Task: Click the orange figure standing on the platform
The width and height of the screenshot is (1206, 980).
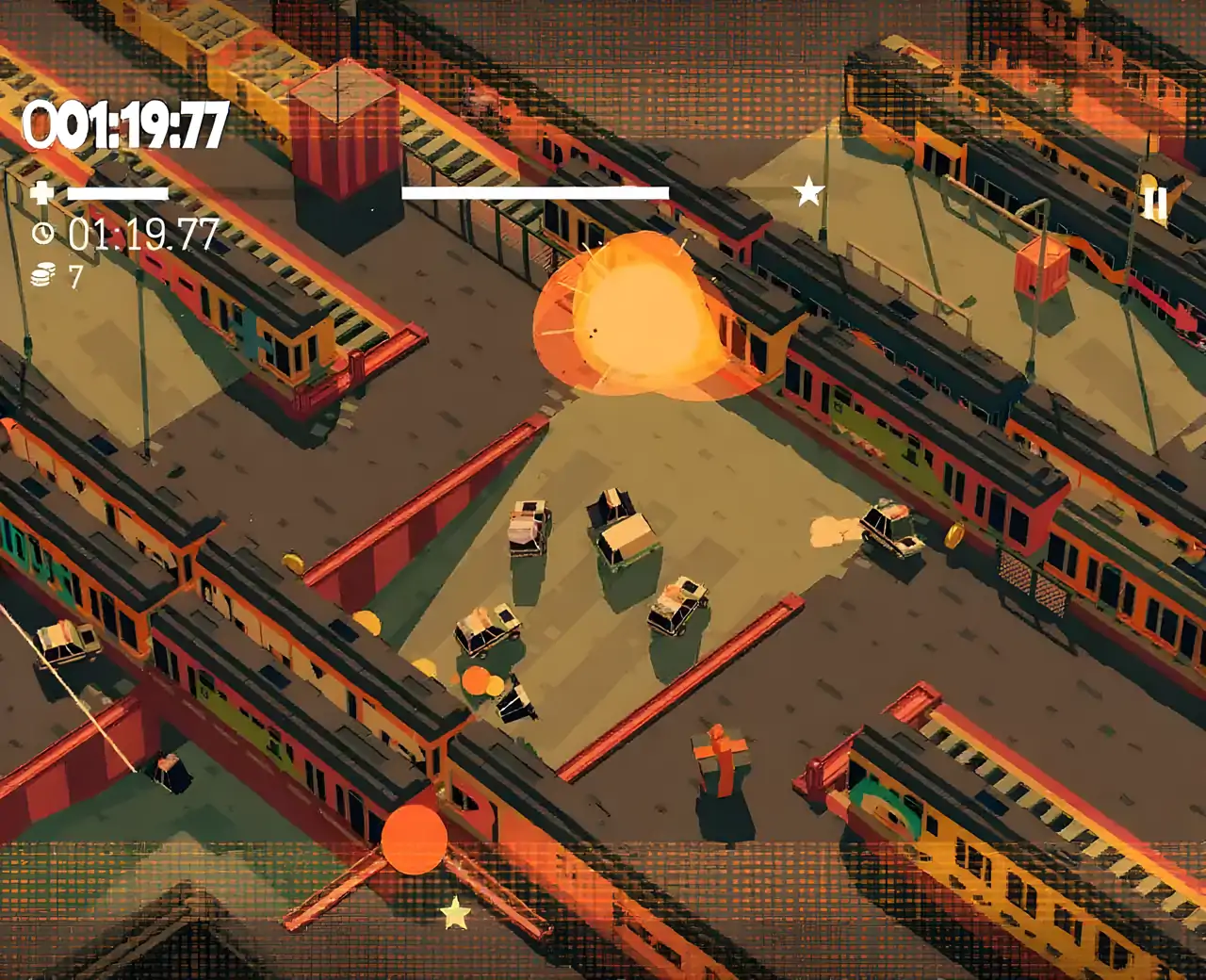Action: [722, 759]
